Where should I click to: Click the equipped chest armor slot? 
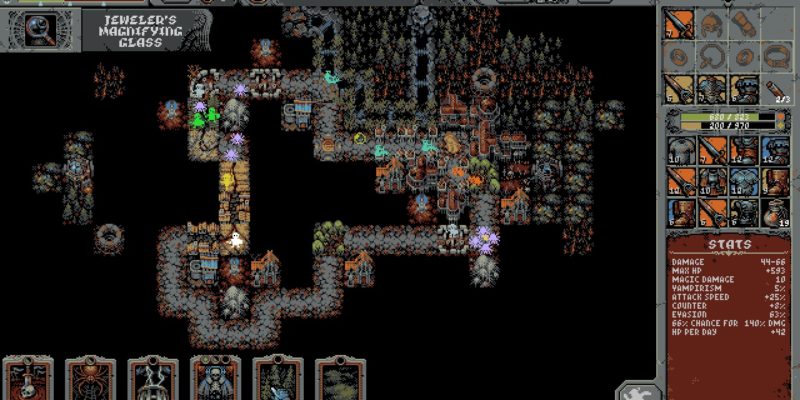pyautogui.click(x=712, y=90)
